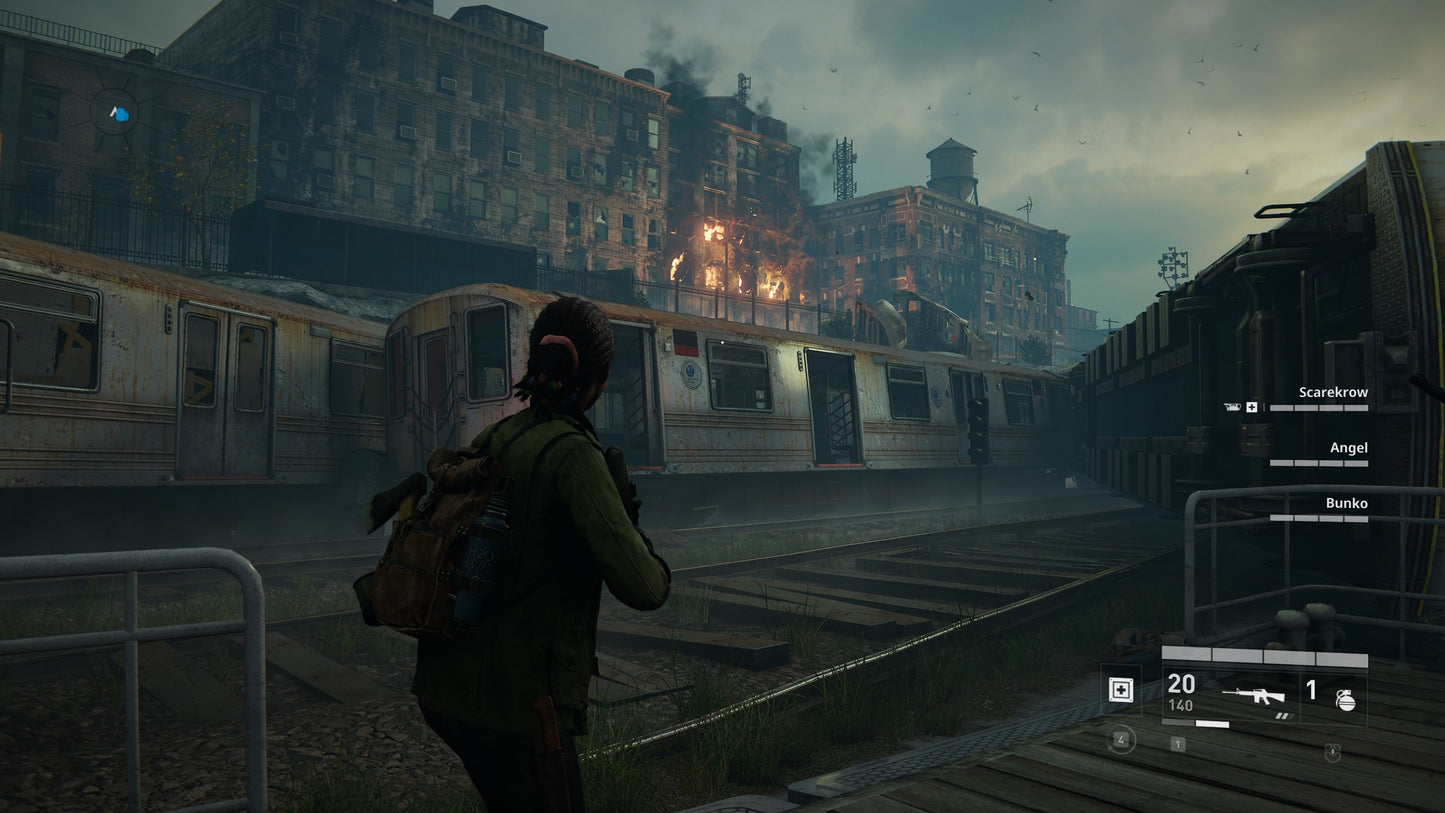Select the frag grenade icon in the HUD
Image resolution: width=1445 pixels, height=813 pixels.
[x=1348, y=699]
